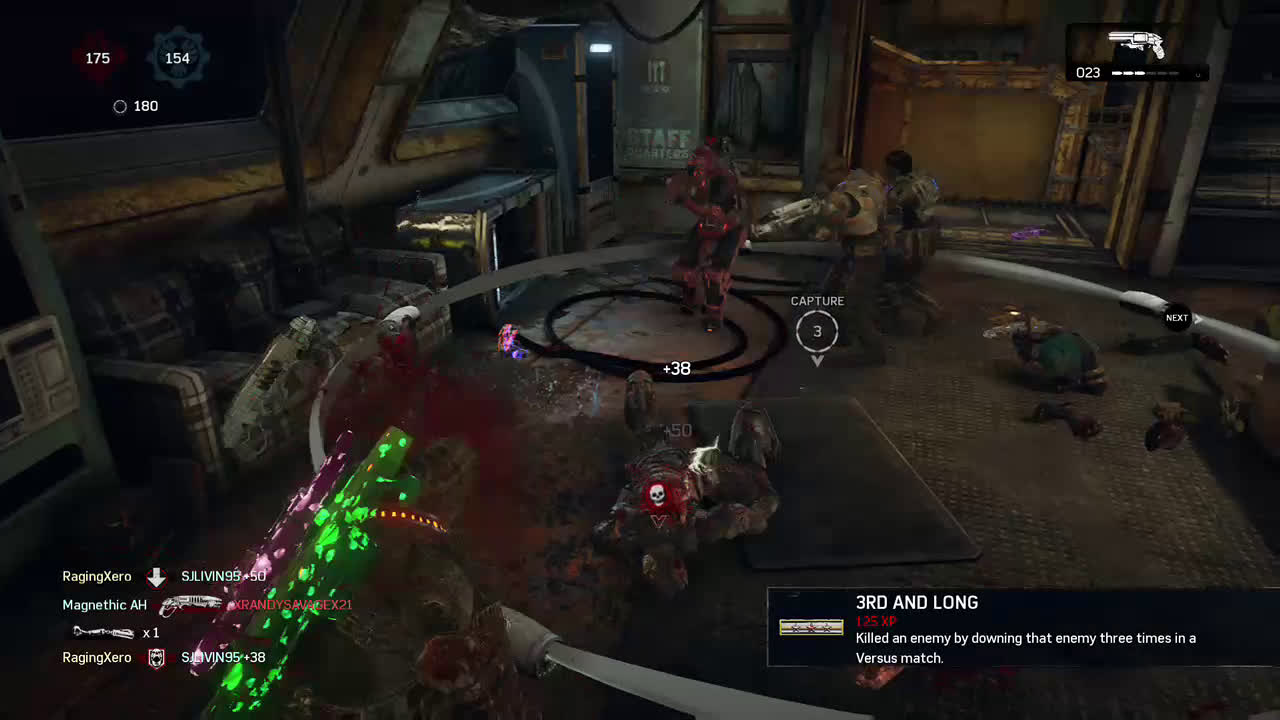Click the Capture objective ring marker
This screenshot has width=1280, height=720.
(x=817, y=331)
